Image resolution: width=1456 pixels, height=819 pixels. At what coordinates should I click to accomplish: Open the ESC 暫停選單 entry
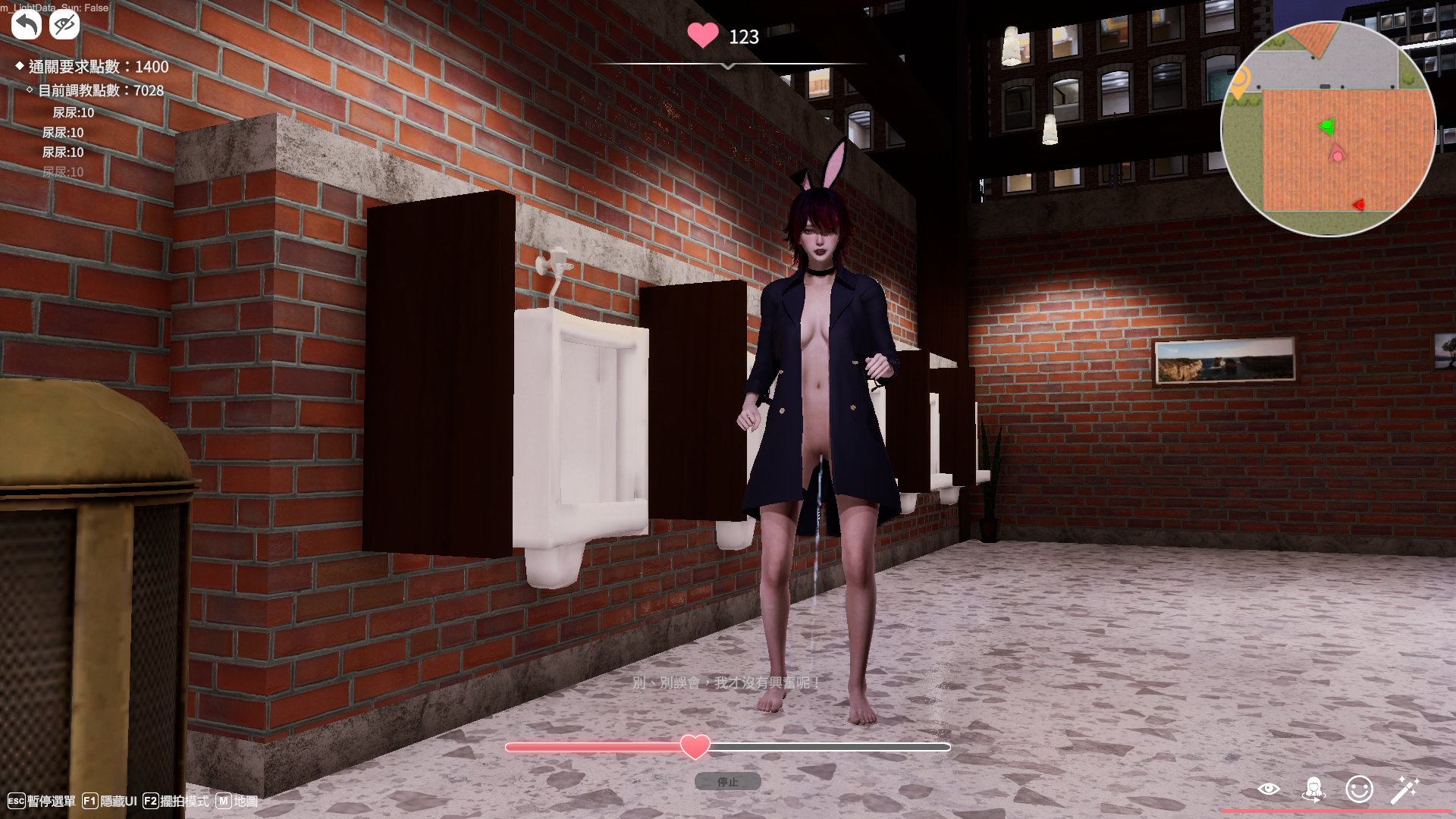tap(42, 800)
